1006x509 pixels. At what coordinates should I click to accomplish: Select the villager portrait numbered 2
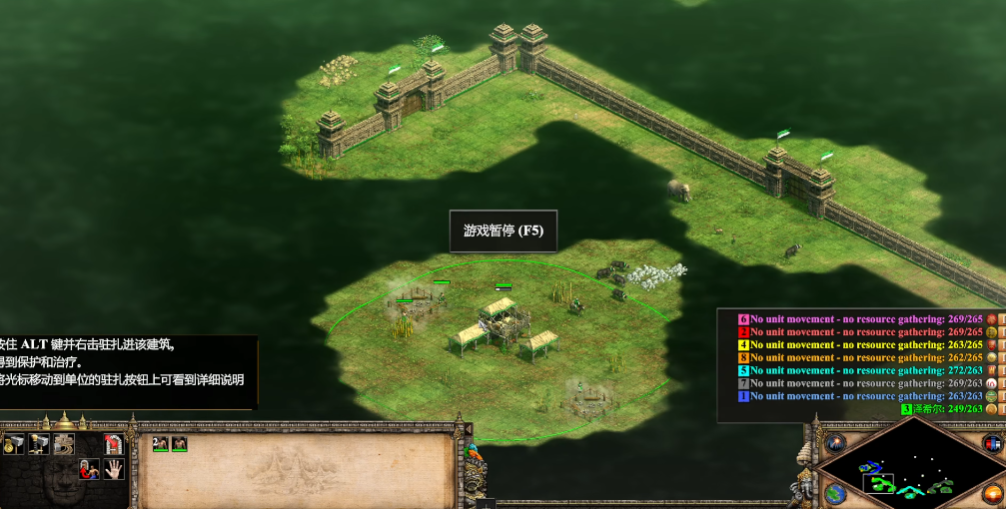point(161,444)
